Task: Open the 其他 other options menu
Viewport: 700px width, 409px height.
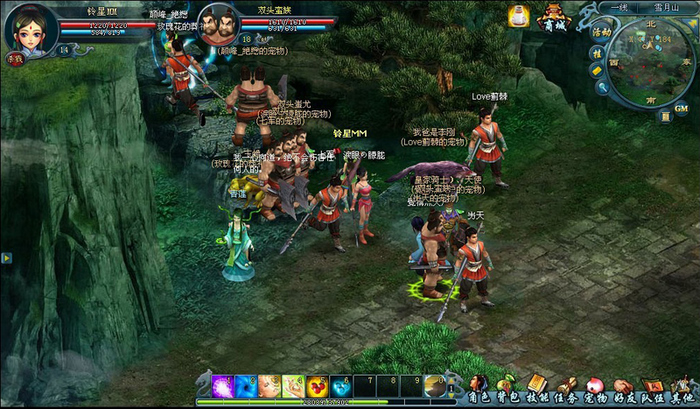Action: [681, 387]
